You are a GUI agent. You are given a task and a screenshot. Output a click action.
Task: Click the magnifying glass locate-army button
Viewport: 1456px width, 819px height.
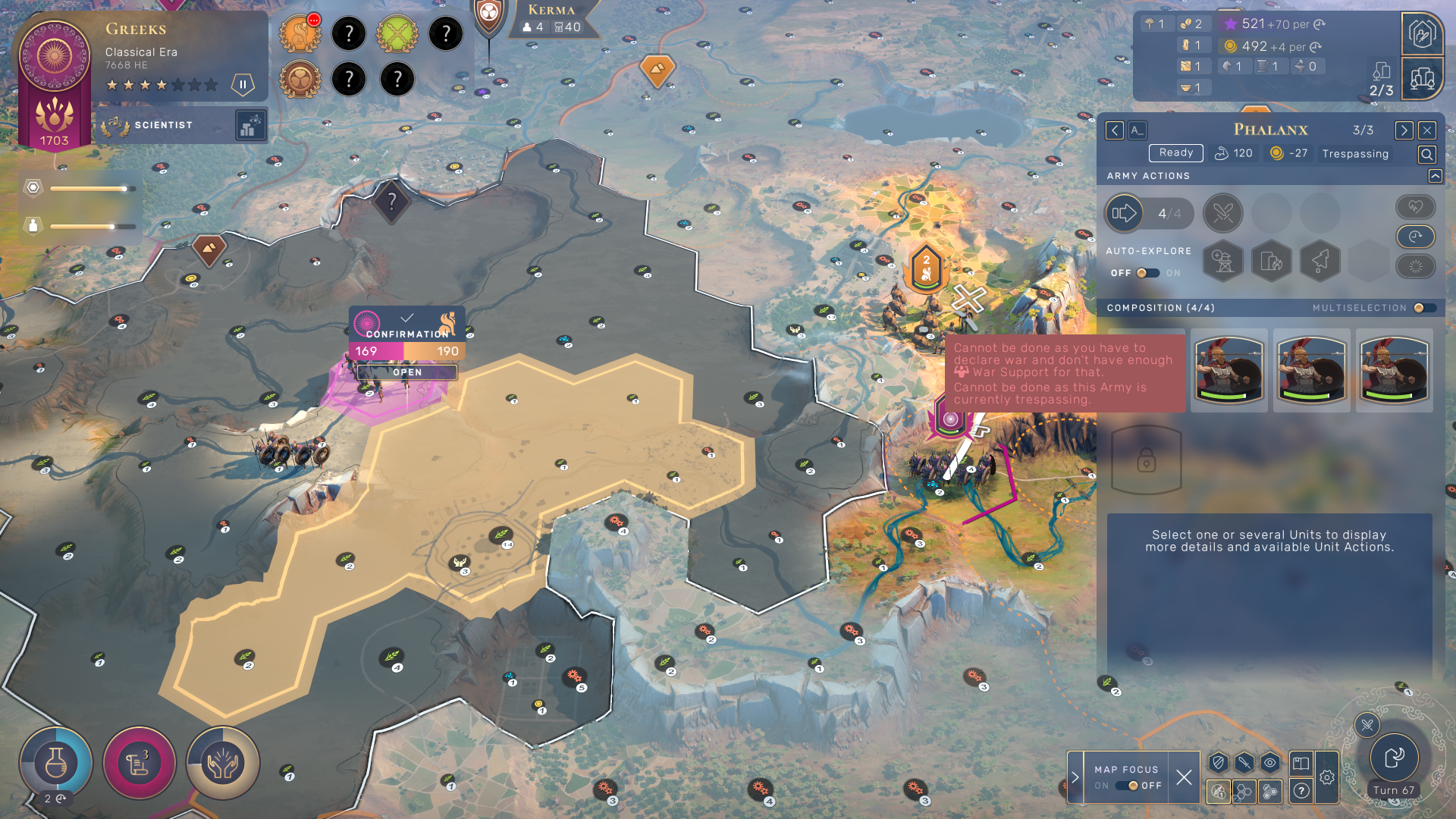tap(1426, 155)
